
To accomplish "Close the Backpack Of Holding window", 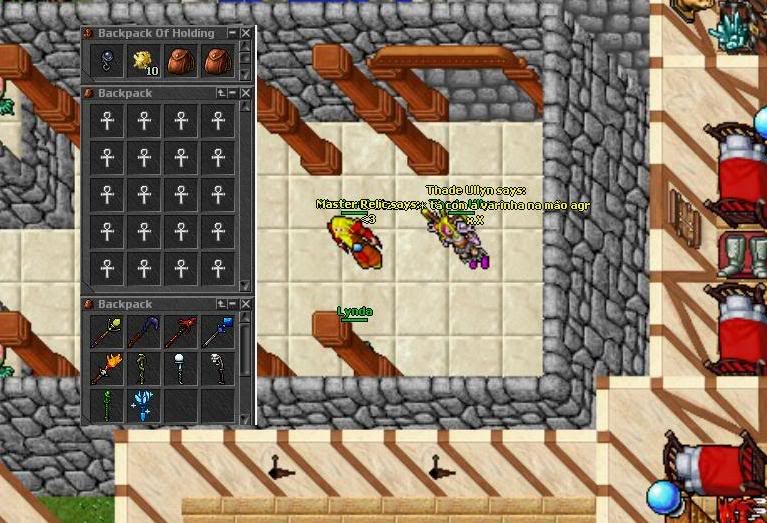I will tap(246, 33).
